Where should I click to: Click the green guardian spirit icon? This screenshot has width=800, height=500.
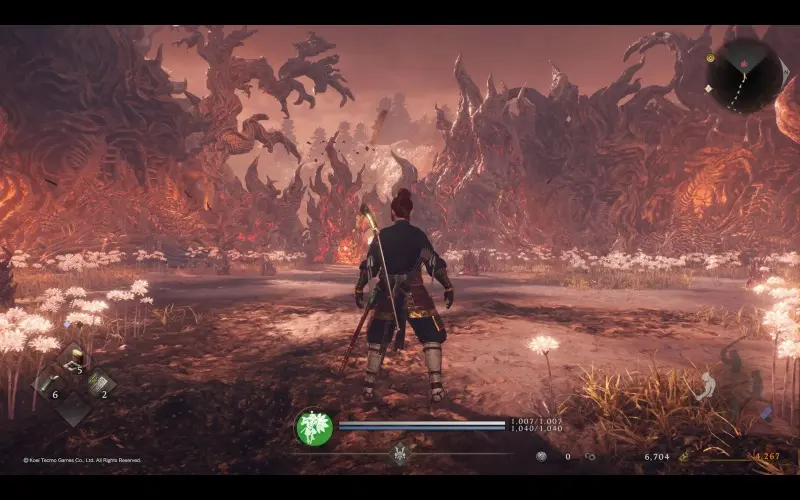point(314,428)
